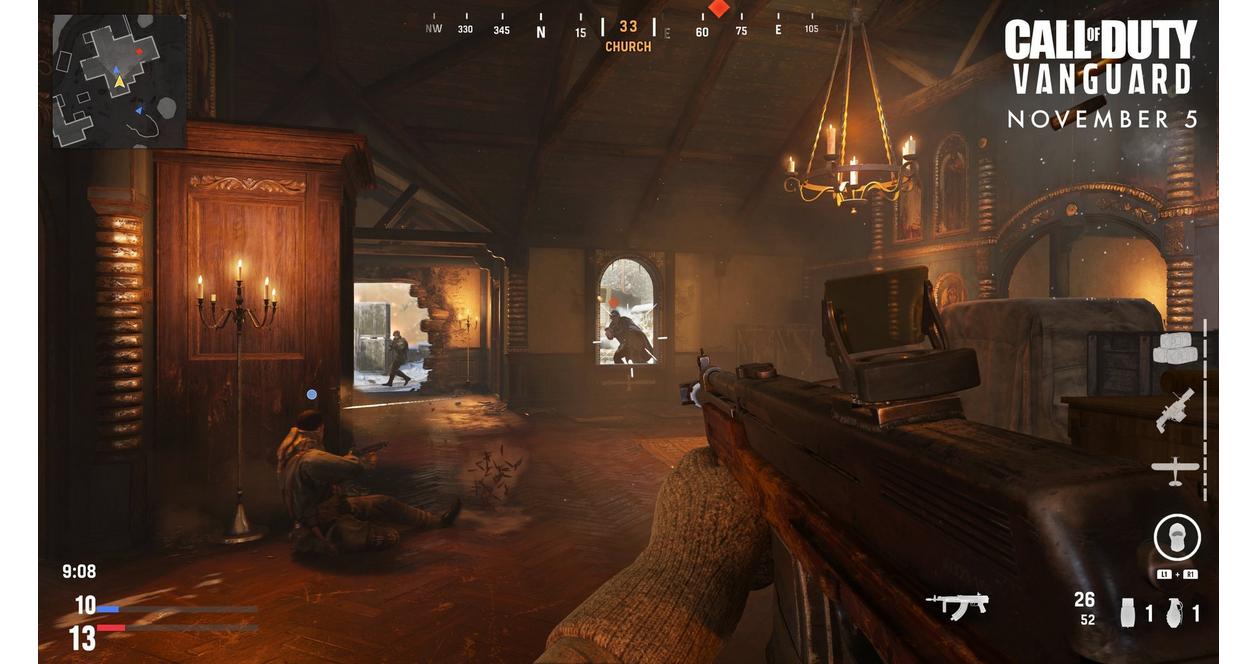
Task: Click the Call of Duty Vanguard logo
Action: [1100, 59]
